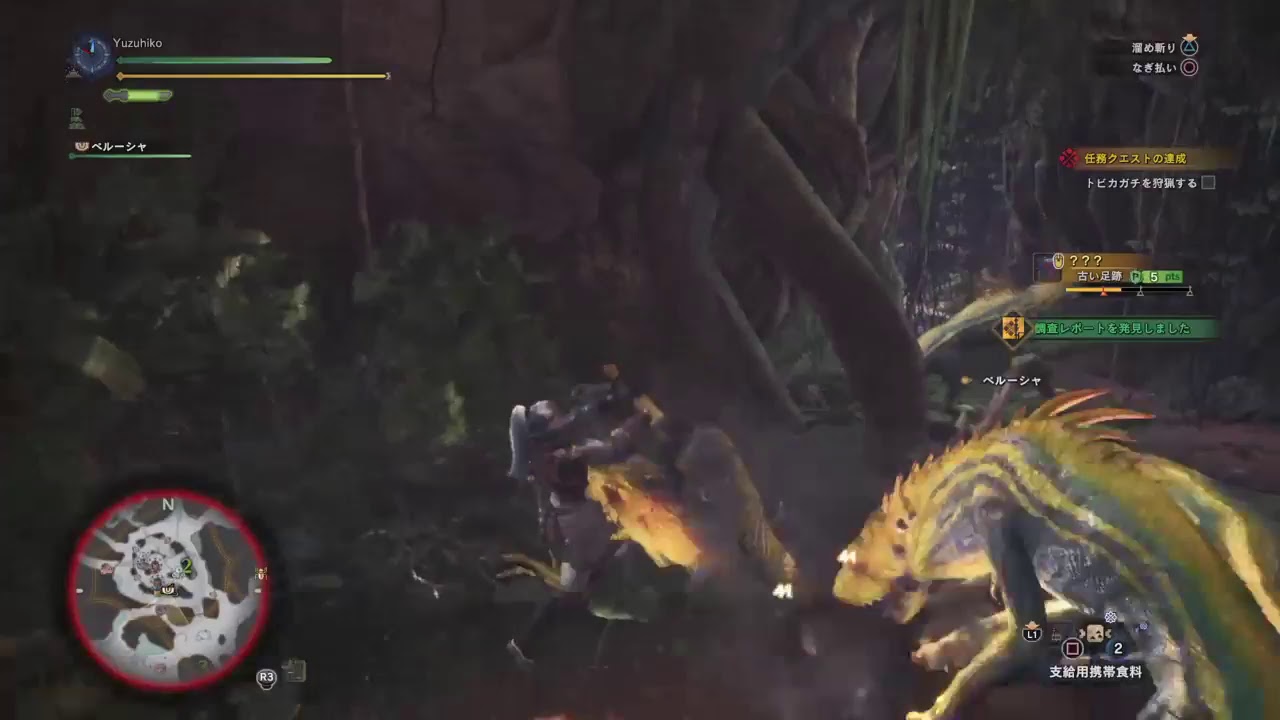The image size is (1280, 720).
Task: Click the ??? monster track label
Action: click(x=1088, y=261)
